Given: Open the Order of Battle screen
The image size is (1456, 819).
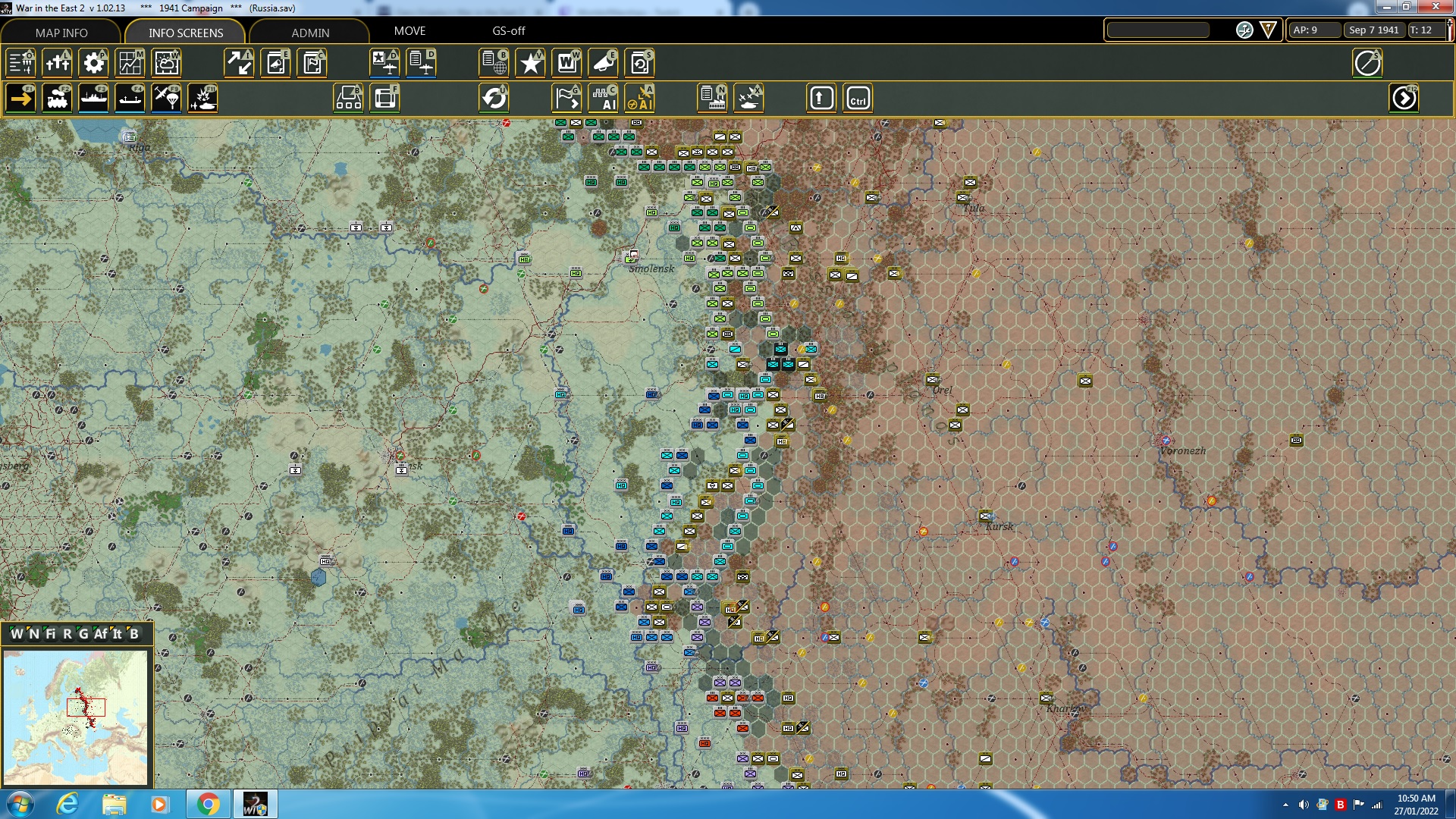Looking at the screenshot, I should (x=20, y=63).
